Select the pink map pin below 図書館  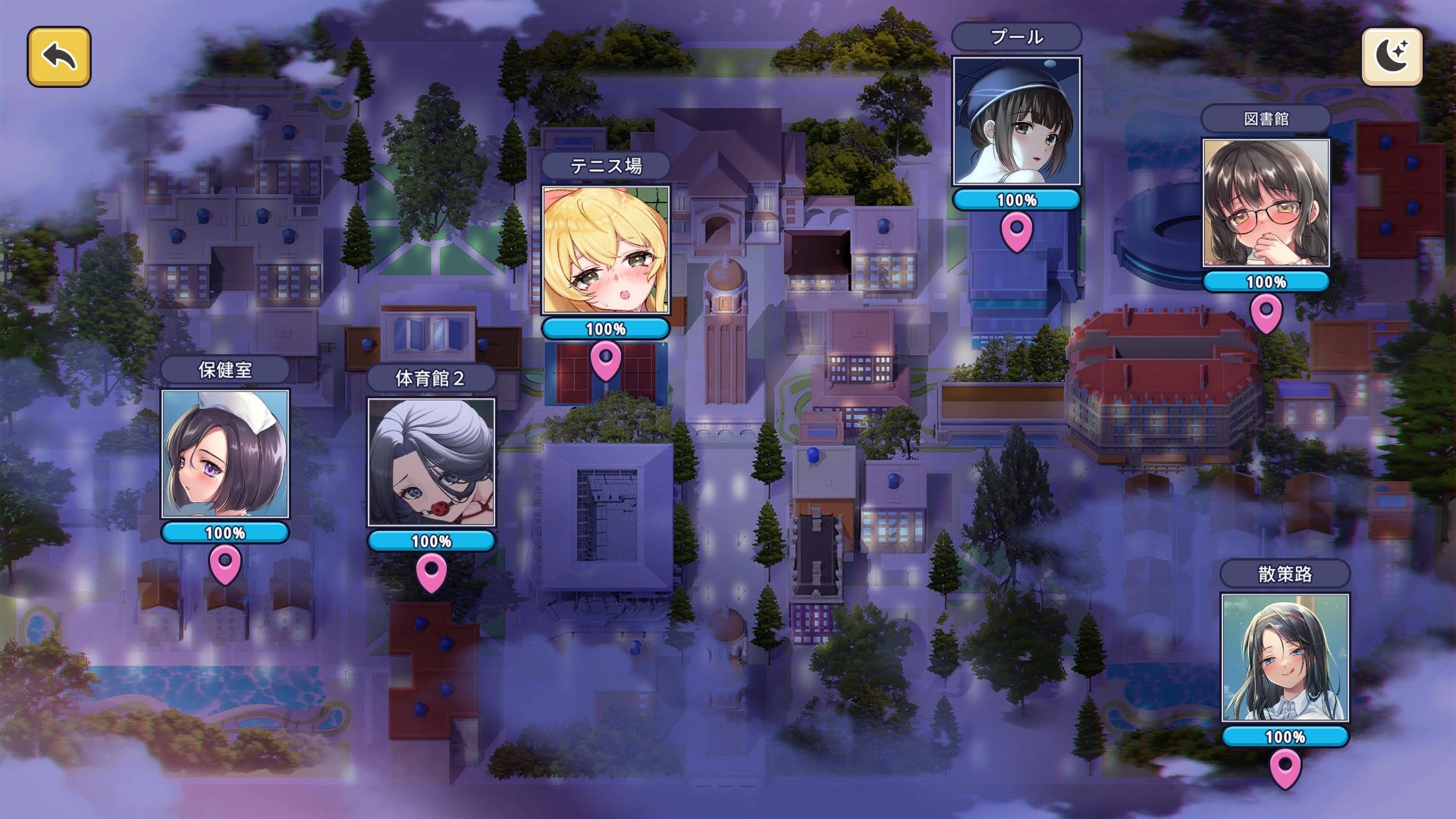click(1266, 312)
